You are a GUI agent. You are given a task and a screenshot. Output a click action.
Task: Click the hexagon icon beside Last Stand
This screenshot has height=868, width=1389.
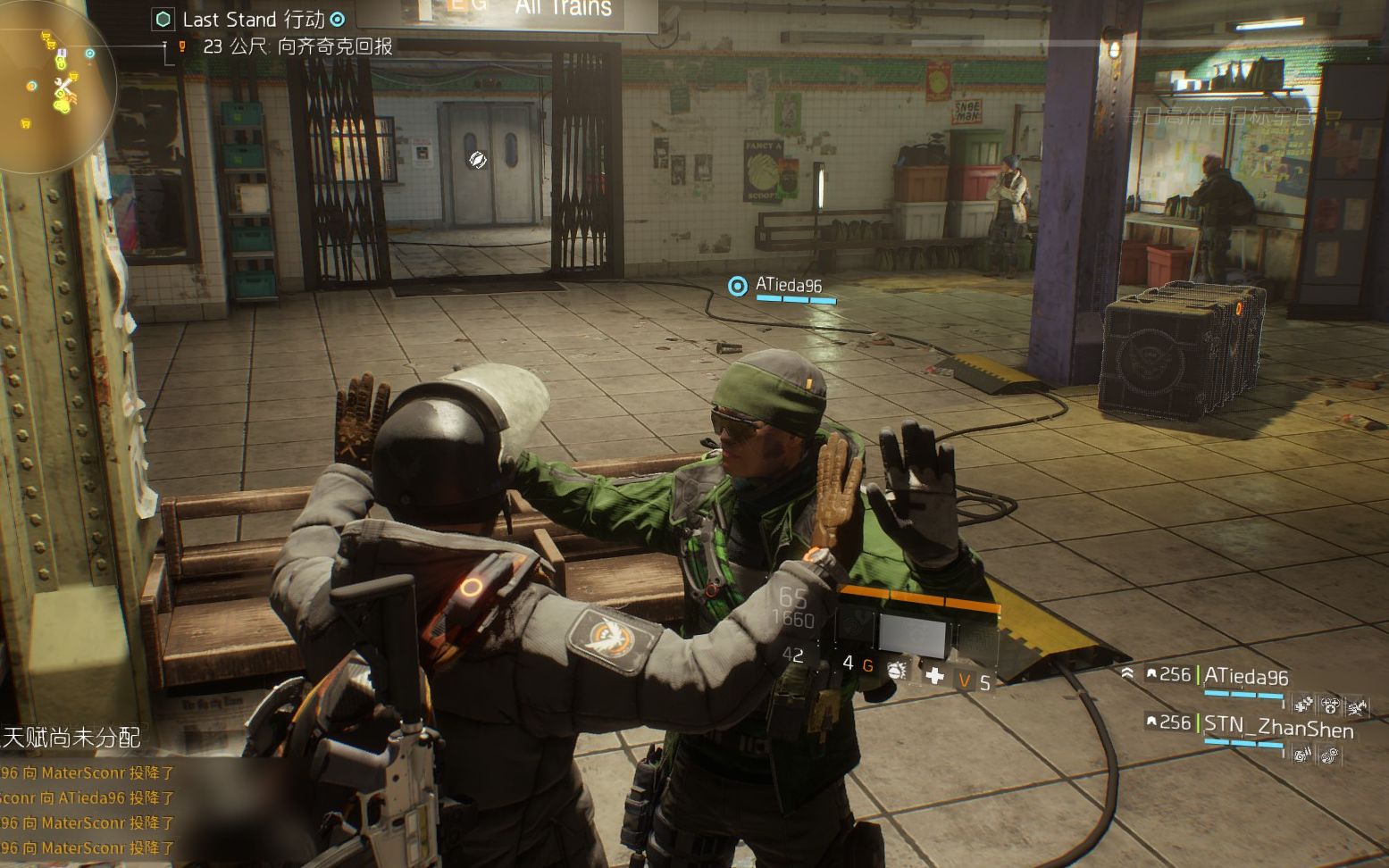tap(163, 20)
